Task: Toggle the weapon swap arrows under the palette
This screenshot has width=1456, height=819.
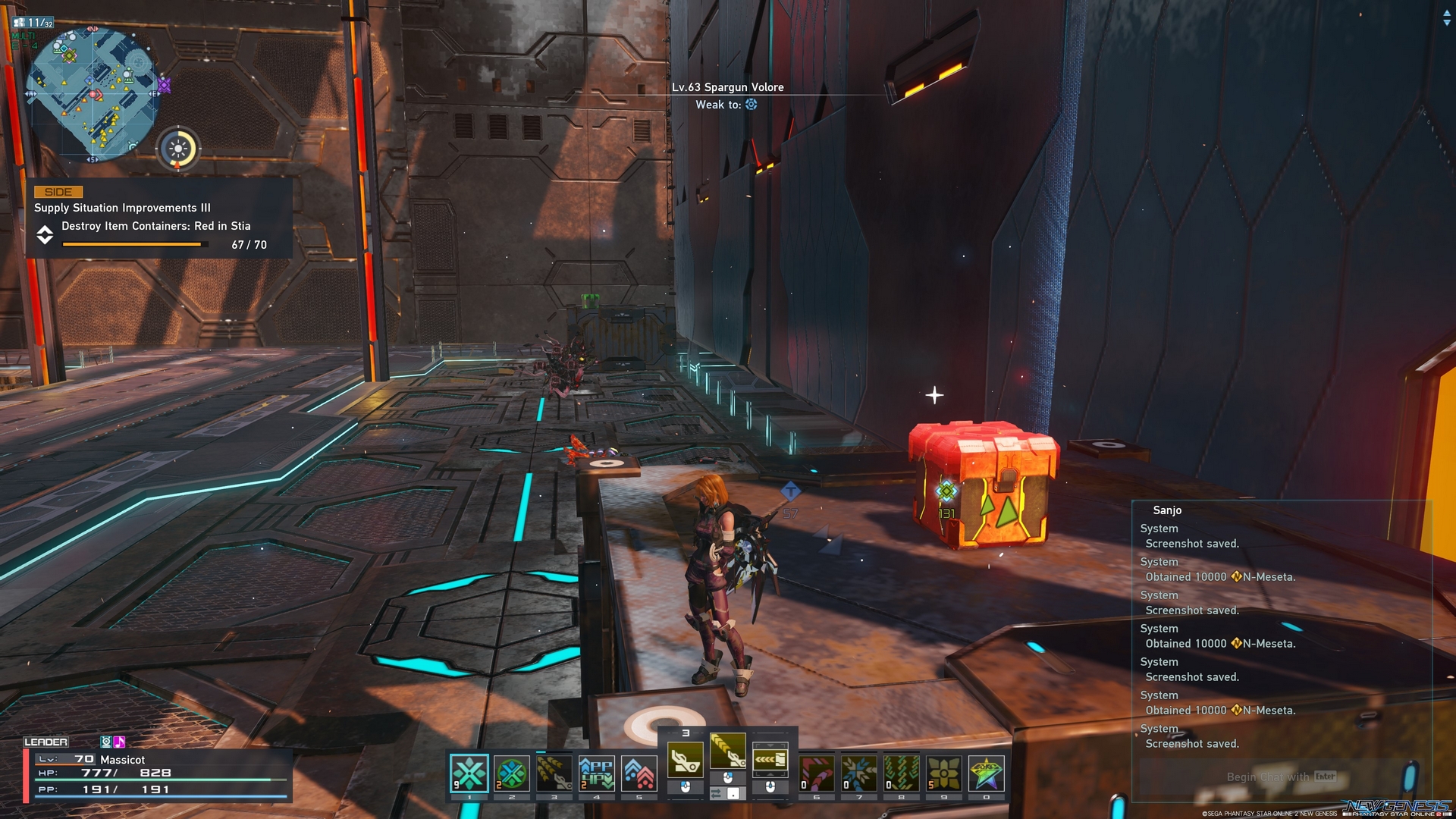Action: click(x=716, y=792)
